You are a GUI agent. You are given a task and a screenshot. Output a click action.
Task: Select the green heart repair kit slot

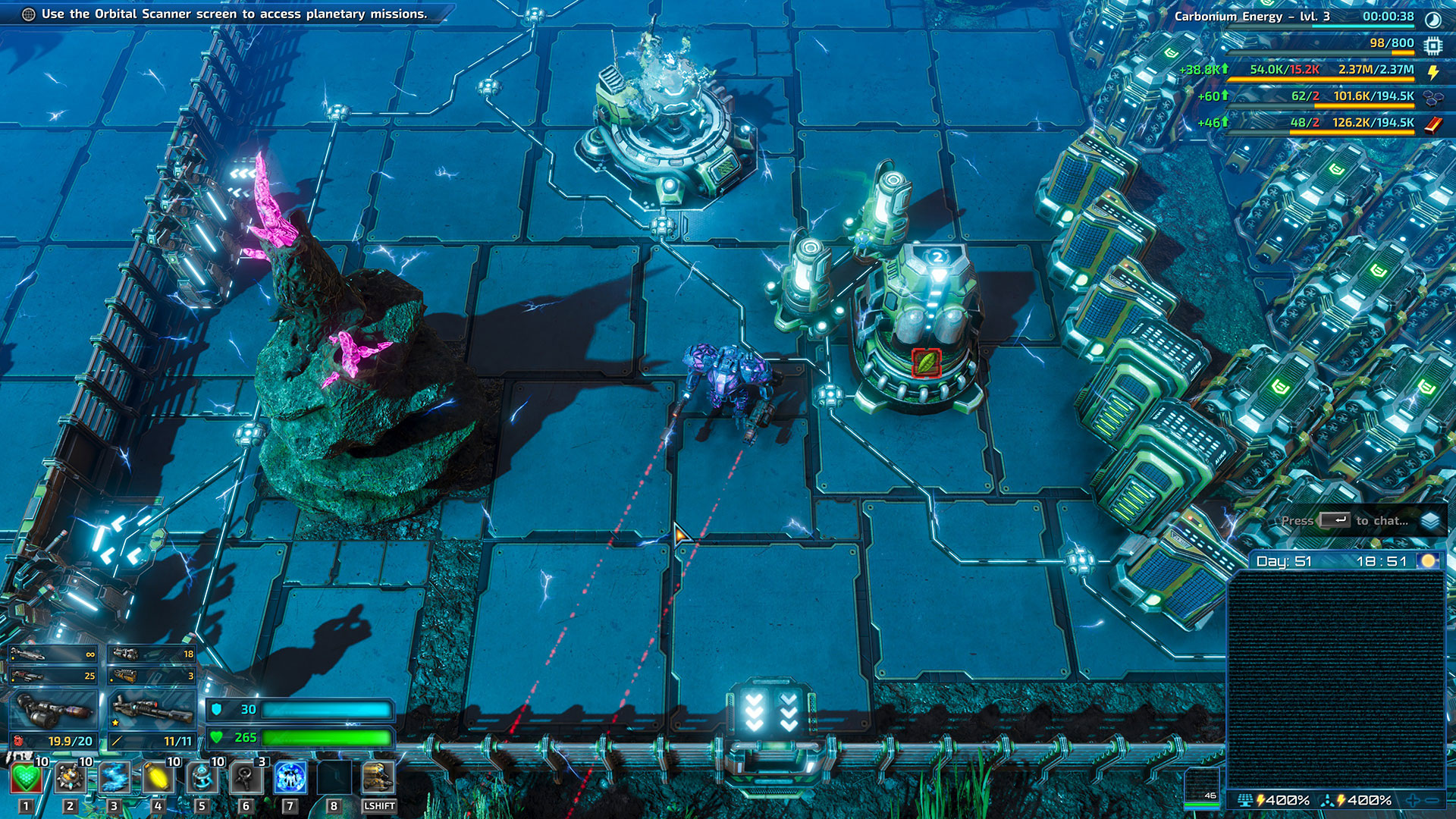26,779
